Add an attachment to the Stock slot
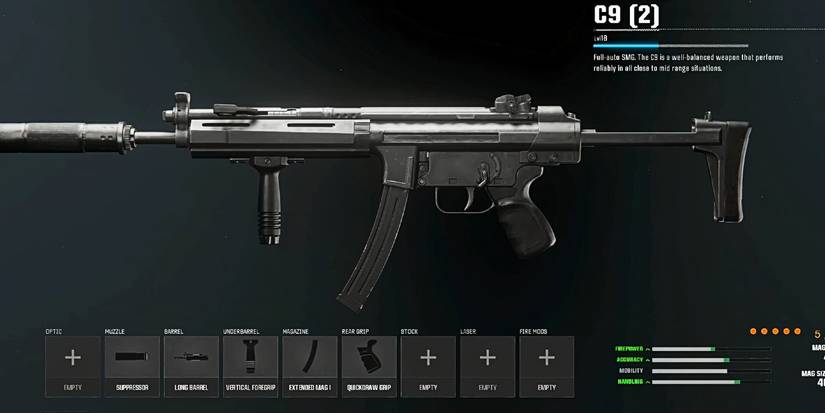This screenshot has width=825, height=413. 428,365
